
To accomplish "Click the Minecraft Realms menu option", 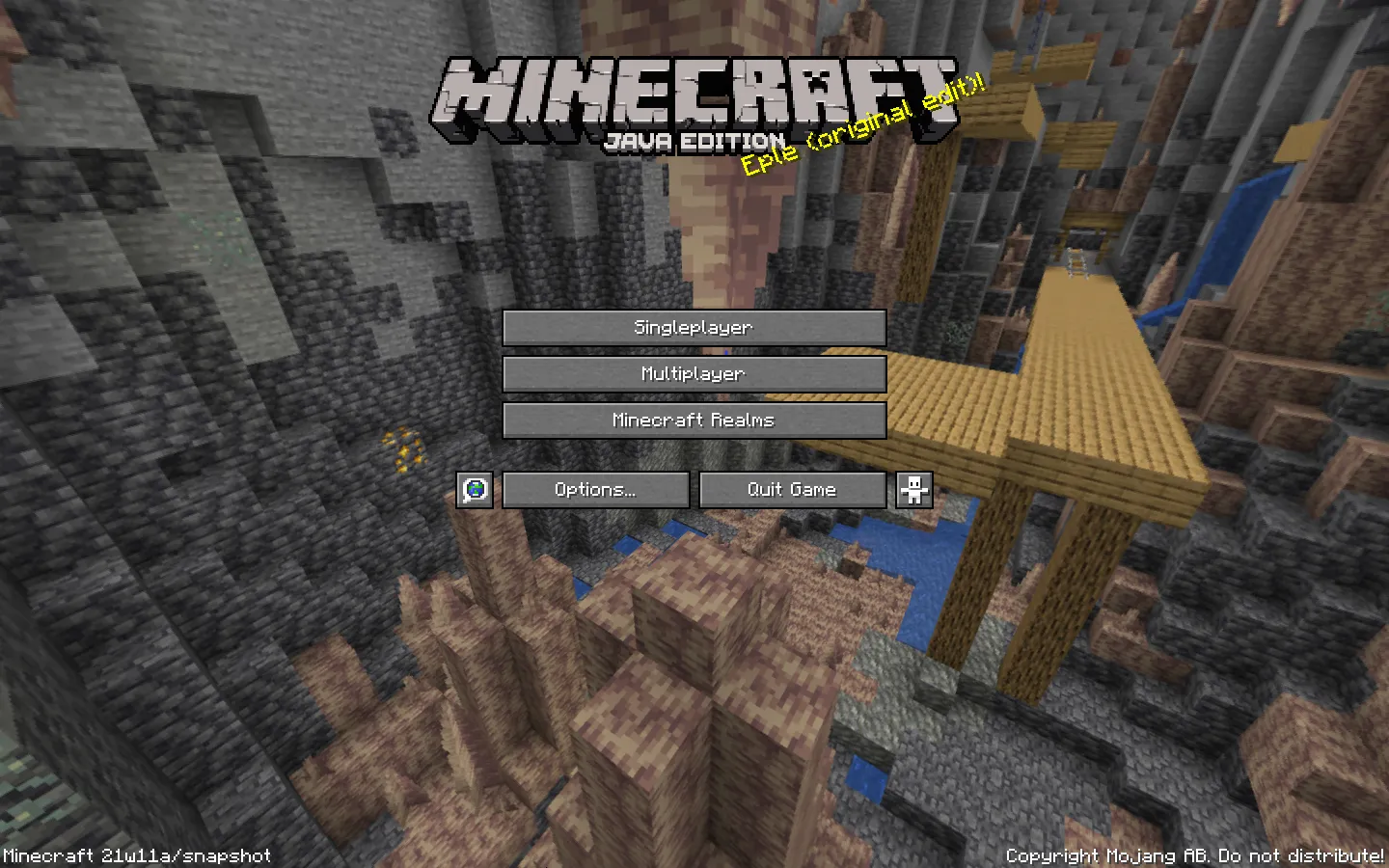I will pos(694,420).
